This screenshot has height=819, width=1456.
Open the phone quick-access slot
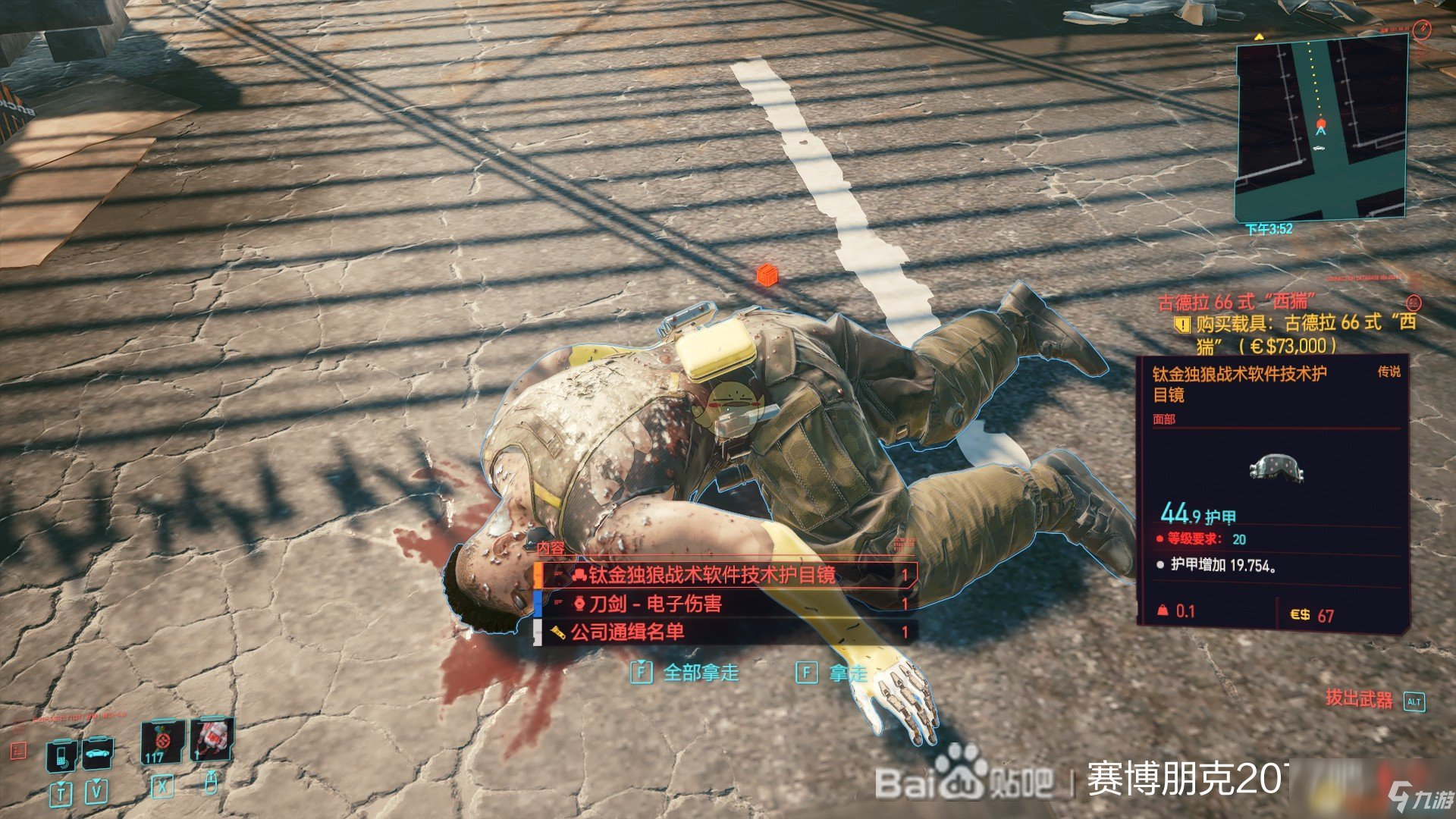point(61,754)
